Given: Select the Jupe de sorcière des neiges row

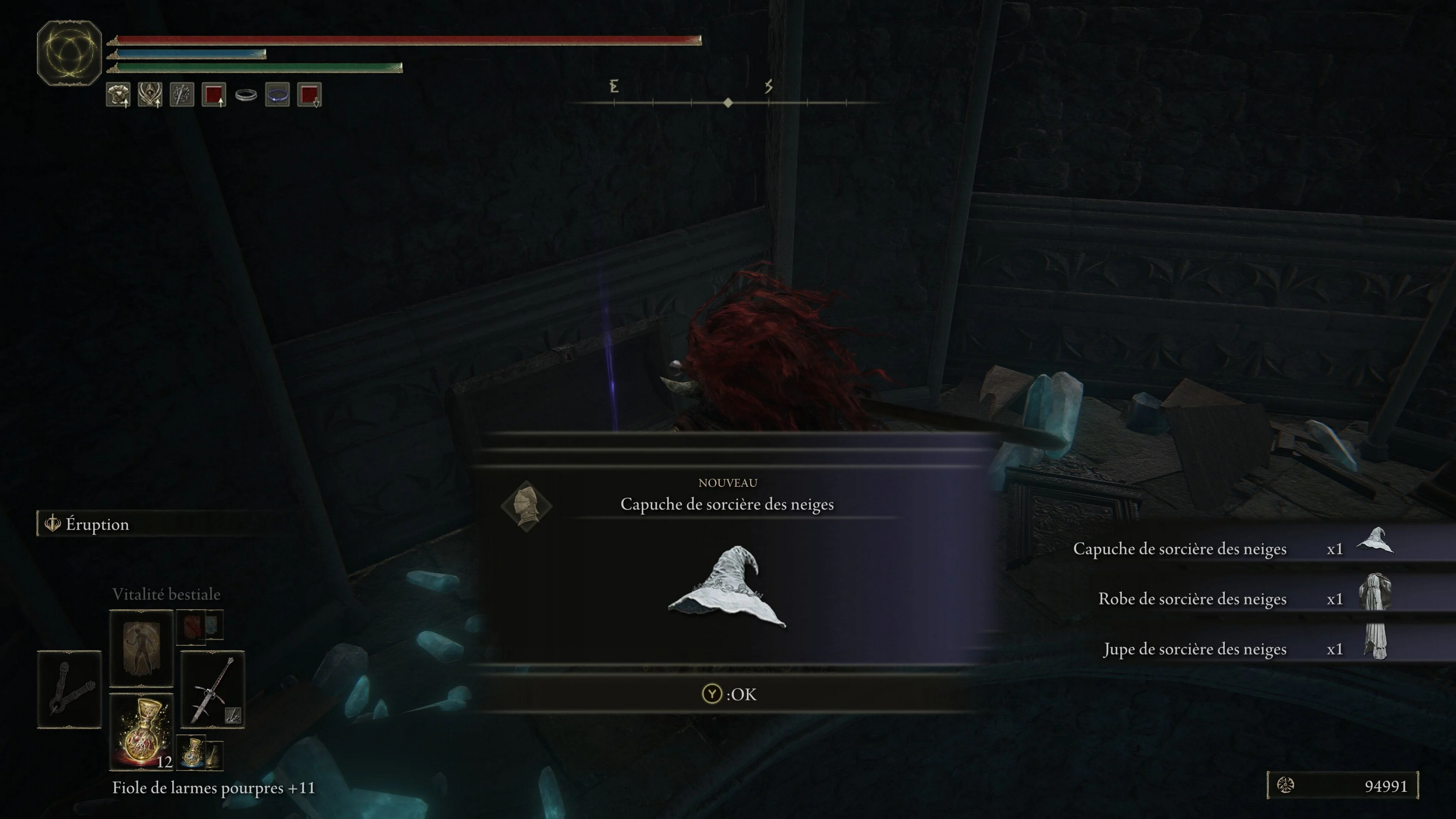Looking at the screenshot, I should point(1232,649).
